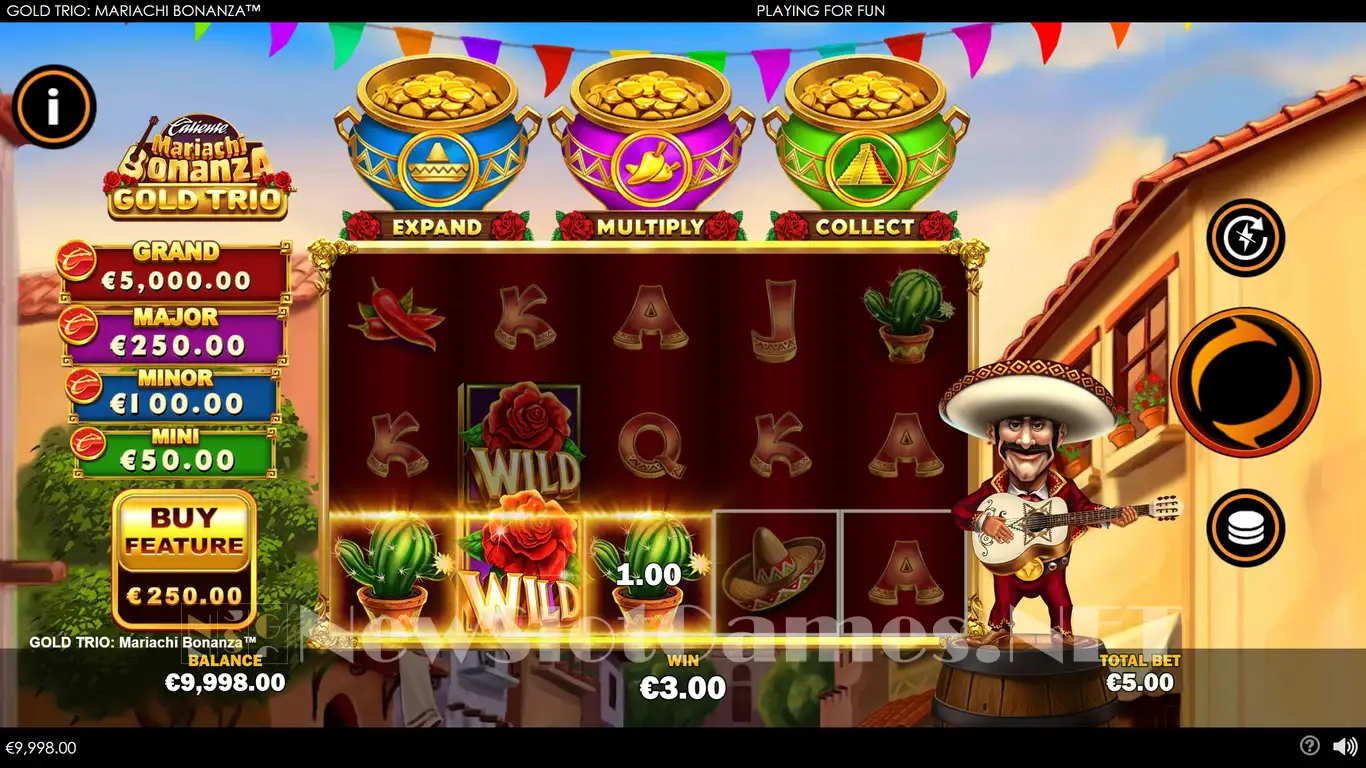
Task: Open the help question mark icon
Action: [1309, 746]
